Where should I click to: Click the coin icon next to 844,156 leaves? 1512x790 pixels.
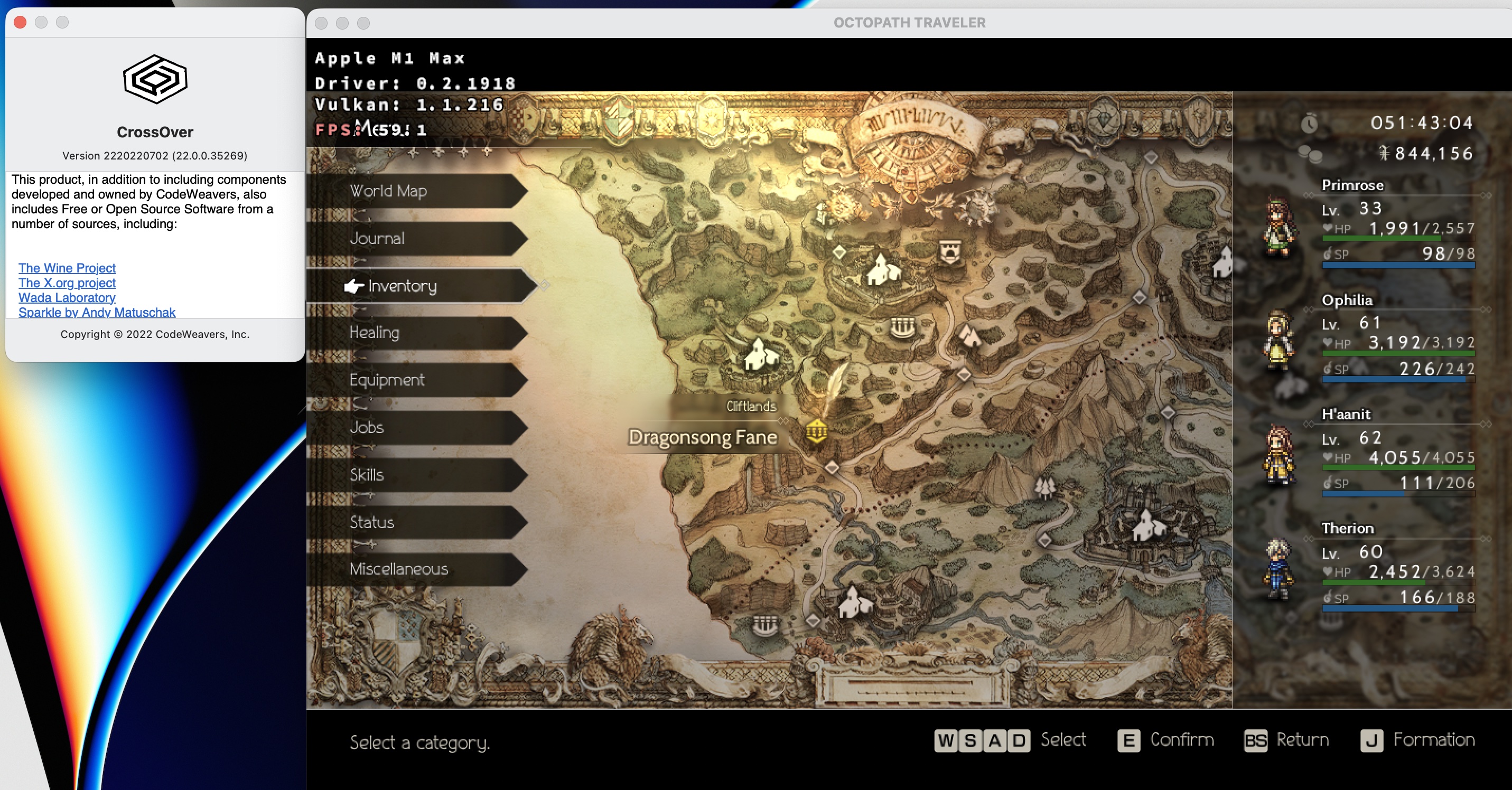pyautogui.click(x=1311, y=153)
